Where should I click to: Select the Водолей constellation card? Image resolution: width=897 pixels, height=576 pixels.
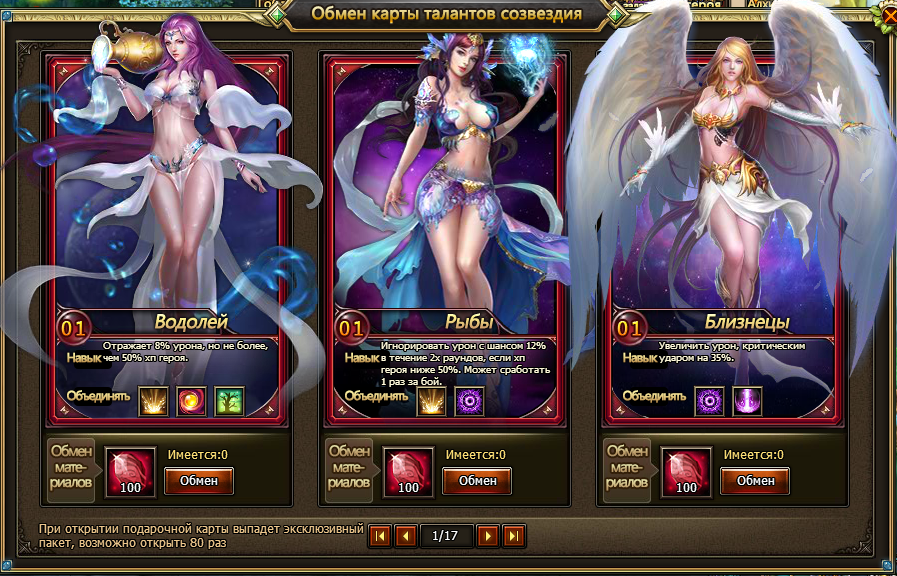coord(170,200)
